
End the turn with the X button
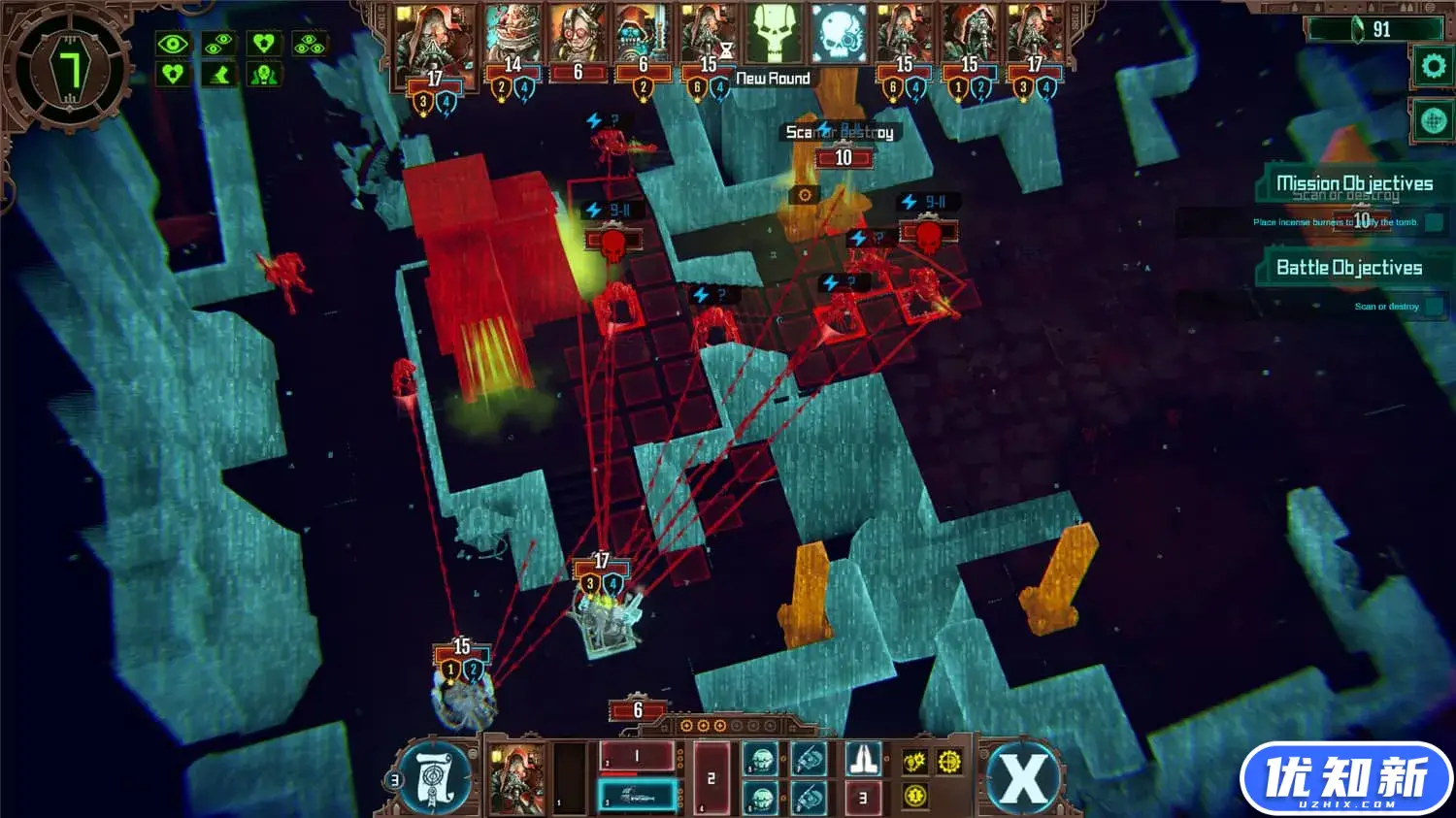pyautogui.click(x=1021, y=777)
